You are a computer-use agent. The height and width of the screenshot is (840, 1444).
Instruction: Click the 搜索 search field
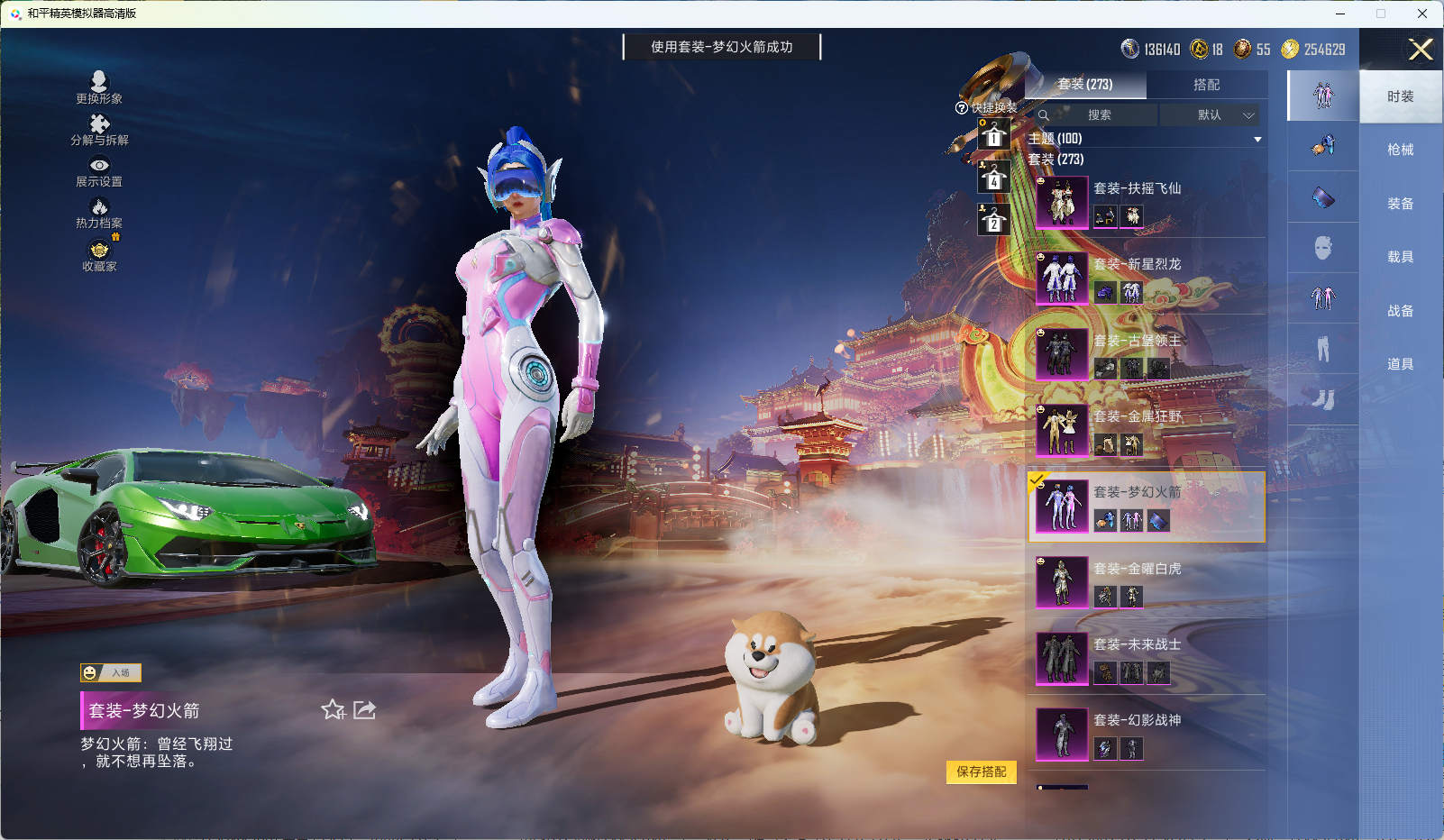1099,115
